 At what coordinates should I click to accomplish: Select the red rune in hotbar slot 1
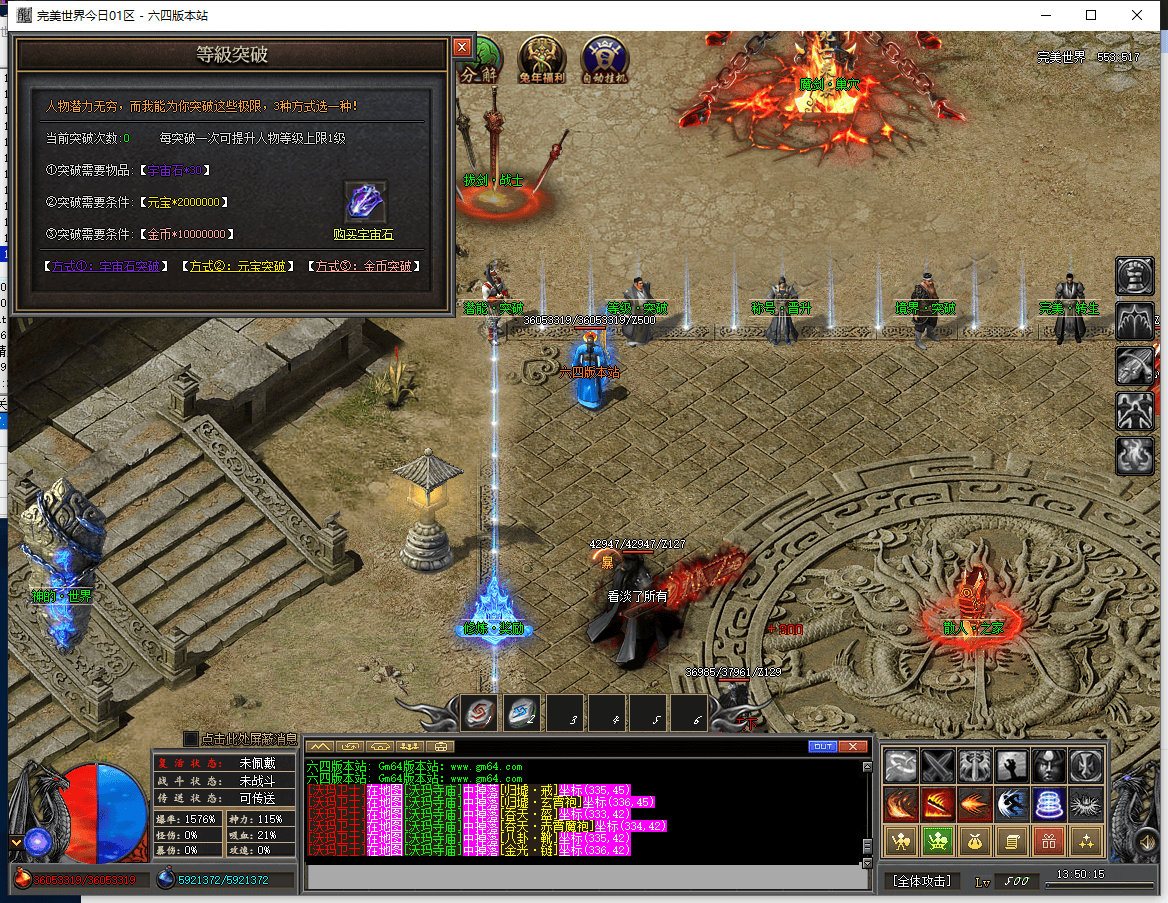coord(479,714)
